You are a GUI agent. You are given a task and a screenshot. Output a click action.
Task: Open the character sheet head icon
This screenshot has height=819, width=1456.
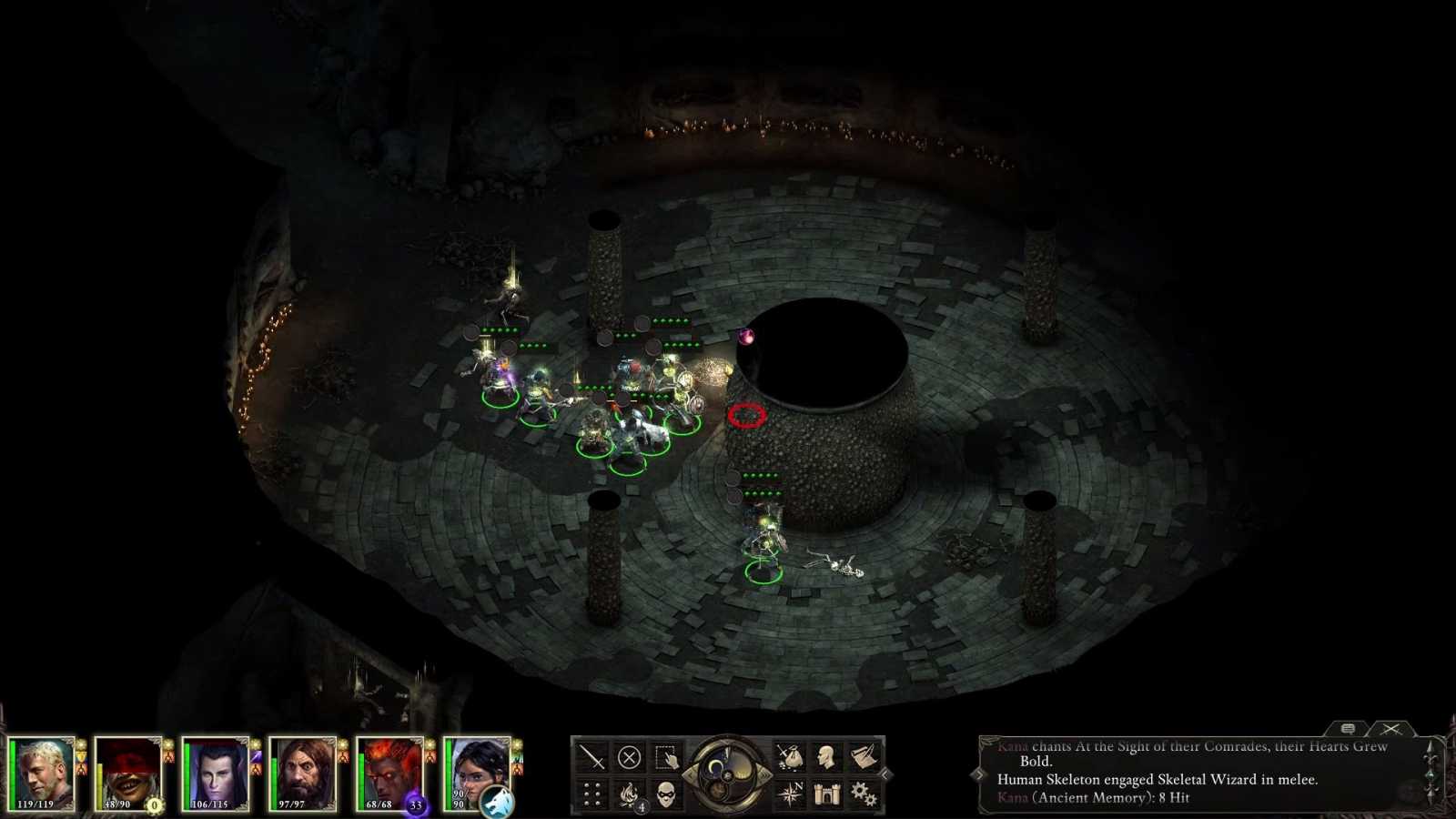click(826, 758)
